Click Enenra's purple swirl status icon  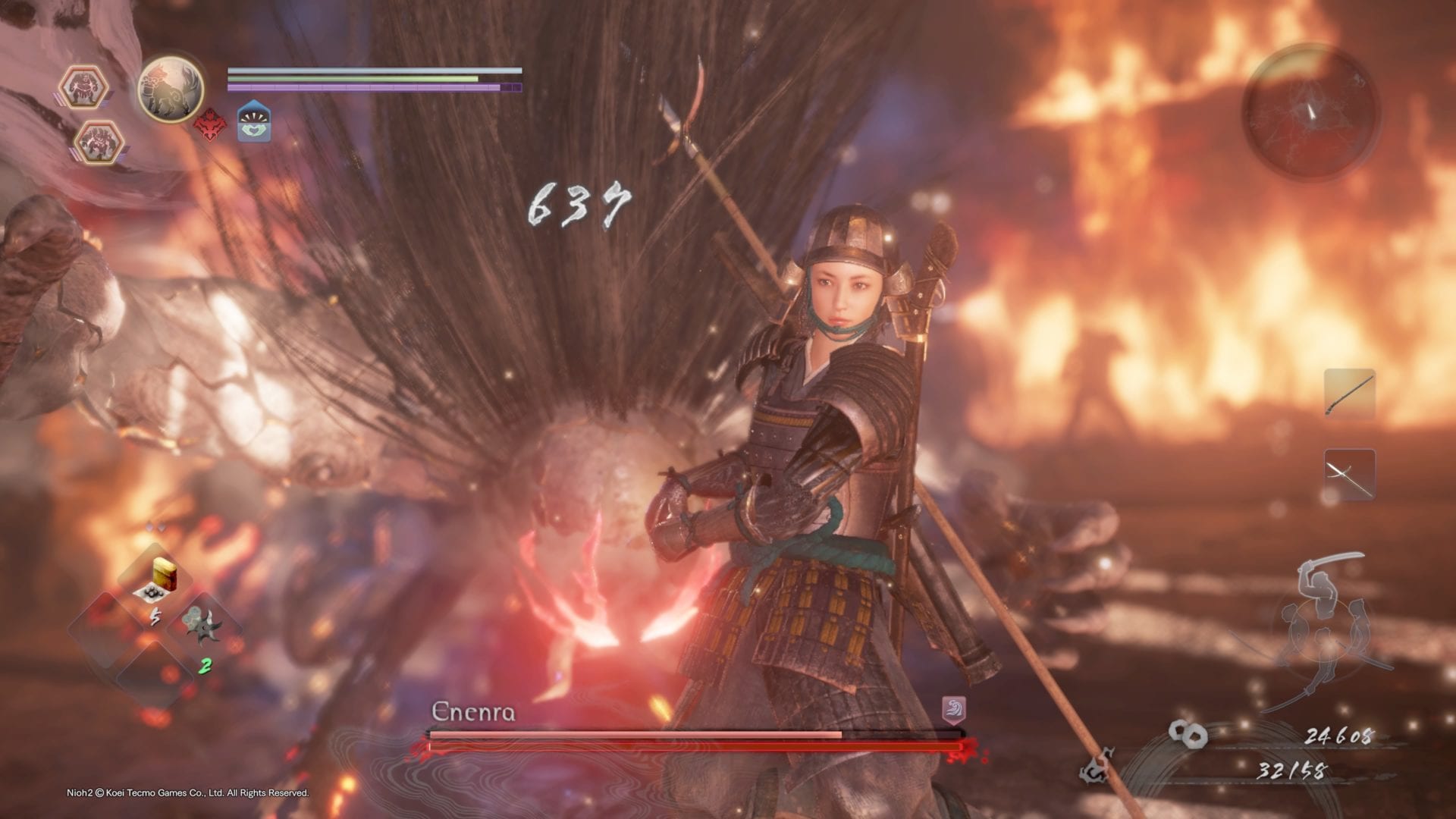[x=953, y=711]
